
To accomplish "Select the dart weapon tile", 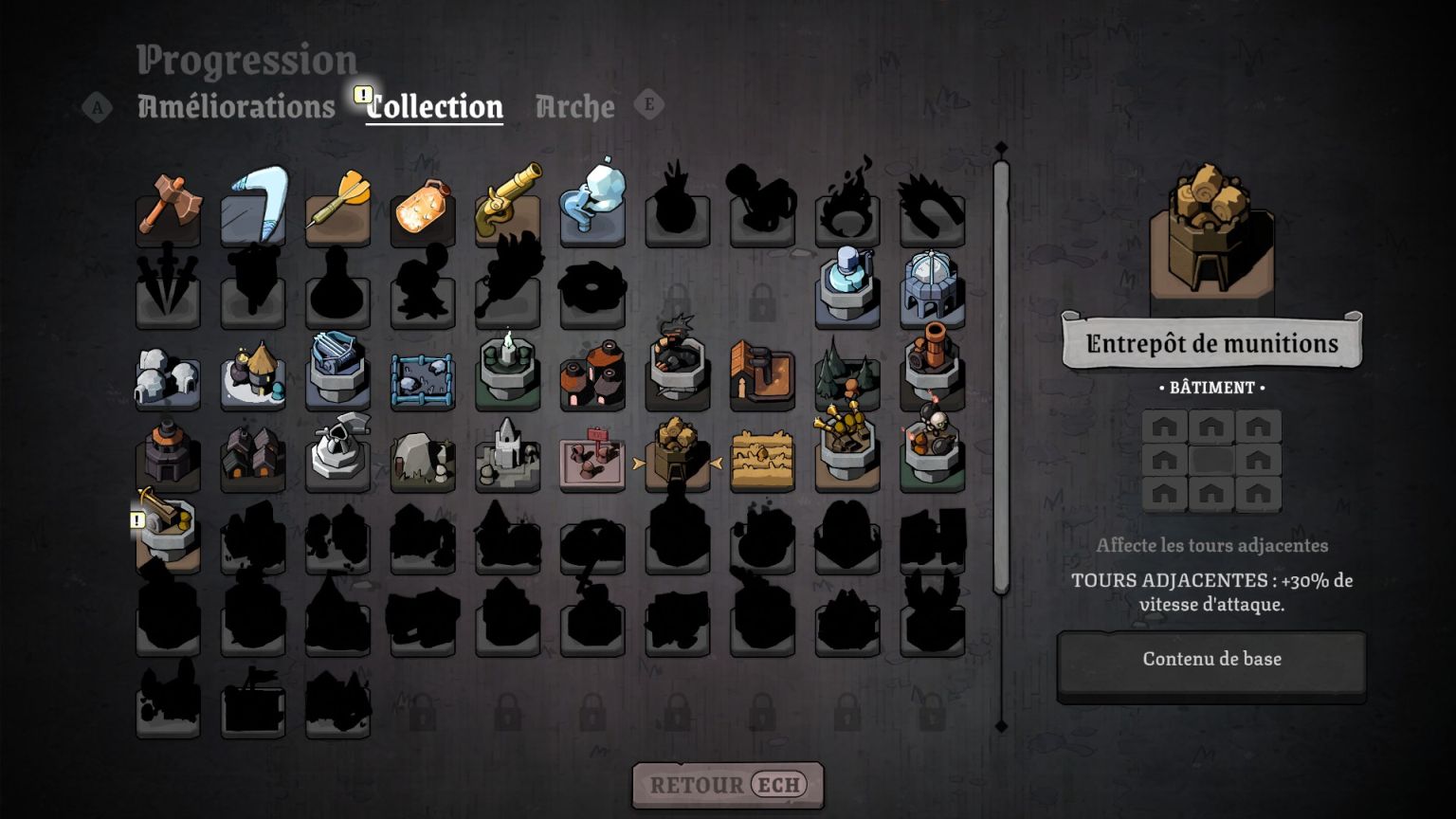I will 337,209.
